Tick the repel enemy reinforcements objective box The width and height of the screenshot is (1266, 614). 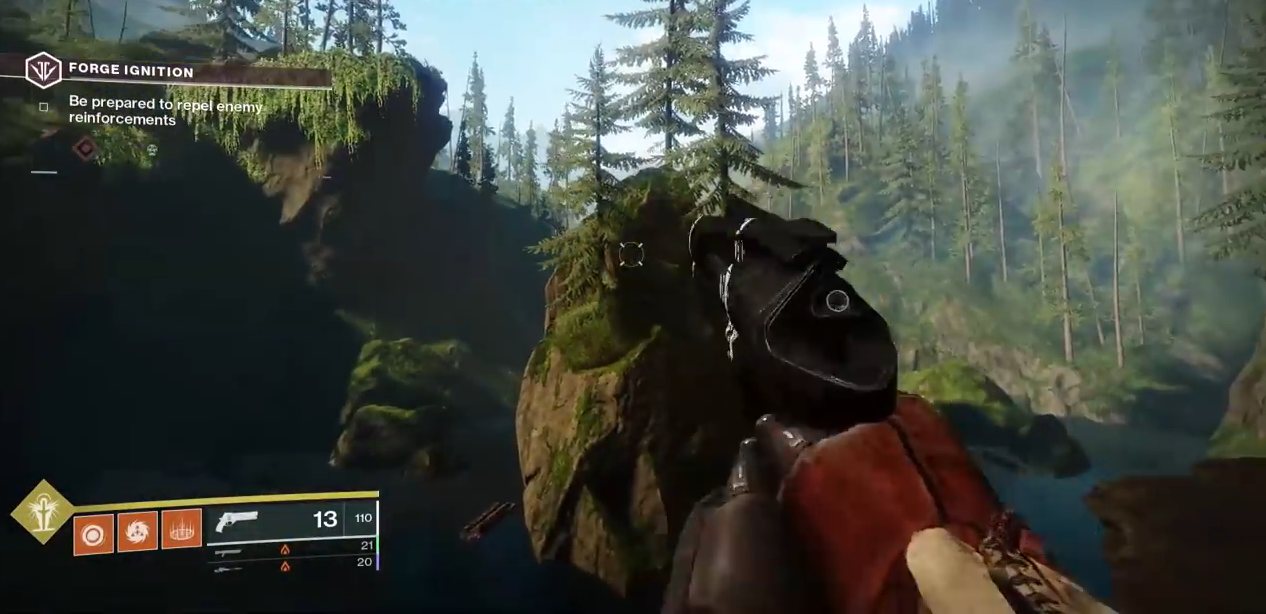43,107
